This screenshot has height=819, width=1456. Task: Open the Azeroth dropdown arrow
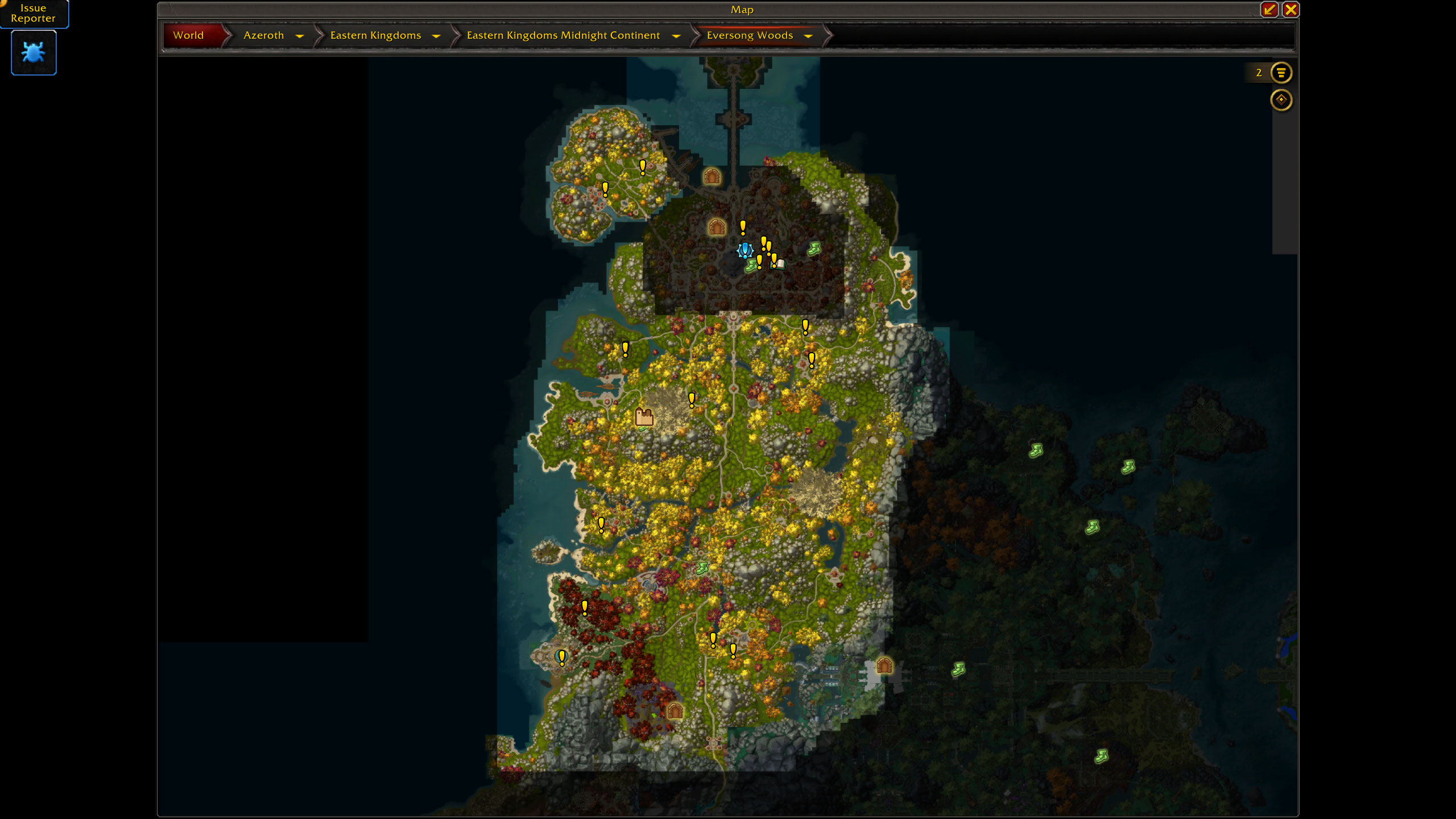pos(300,36)
